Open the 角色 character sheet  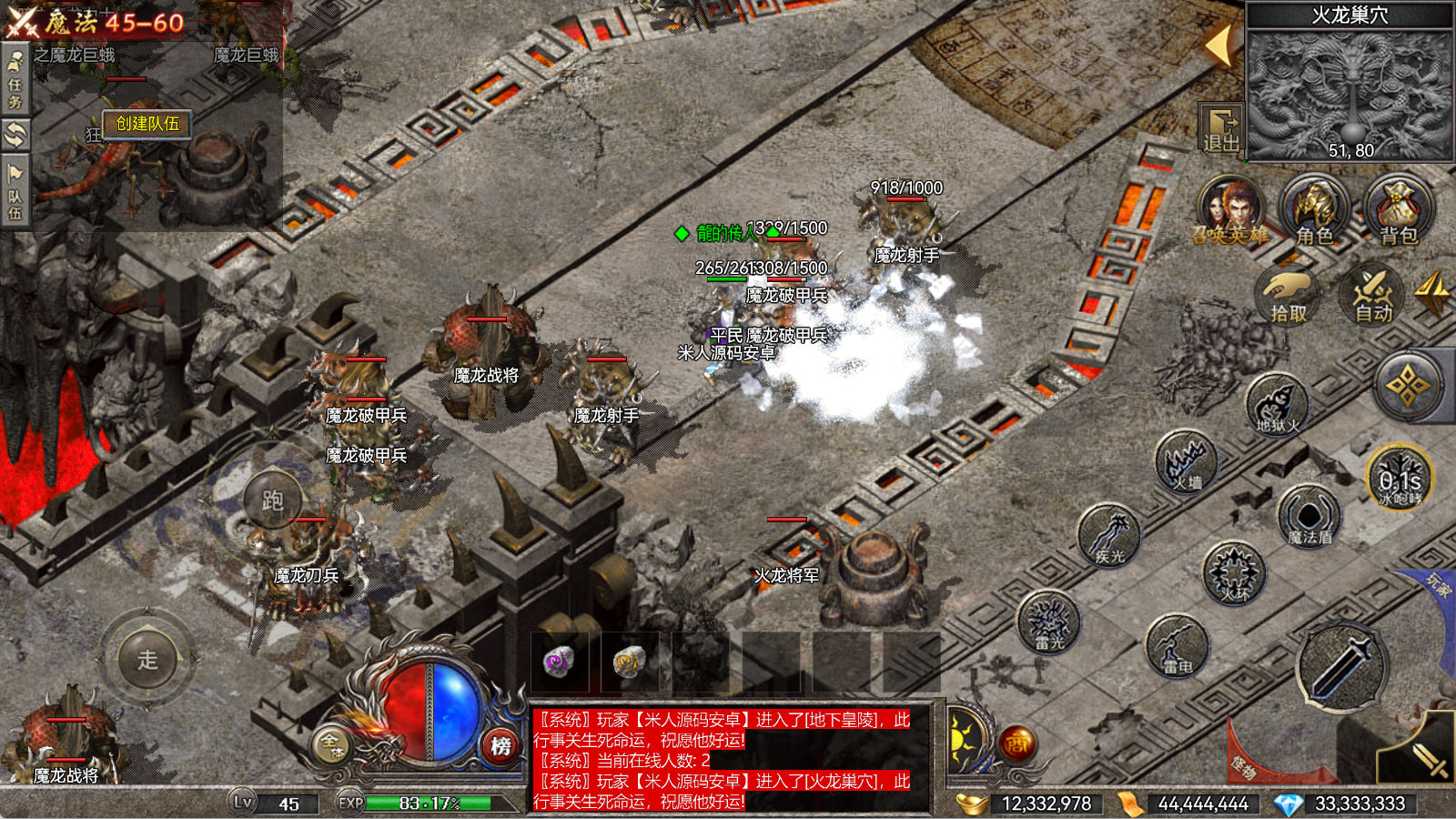[x=1313, y=209]
